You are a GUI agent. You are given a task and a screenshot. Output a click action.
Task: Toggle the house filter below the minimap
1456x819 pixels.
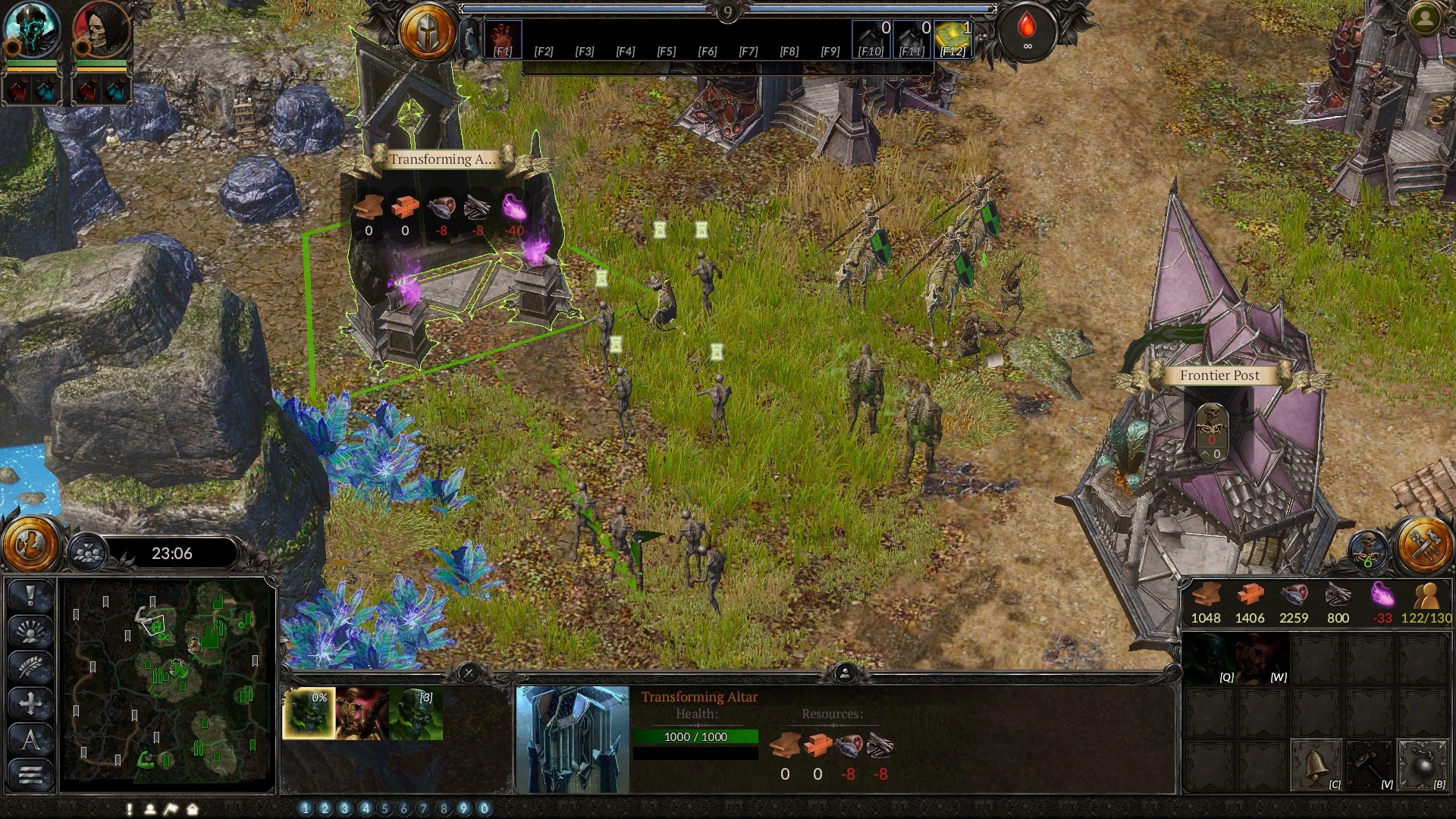[192, 810]
